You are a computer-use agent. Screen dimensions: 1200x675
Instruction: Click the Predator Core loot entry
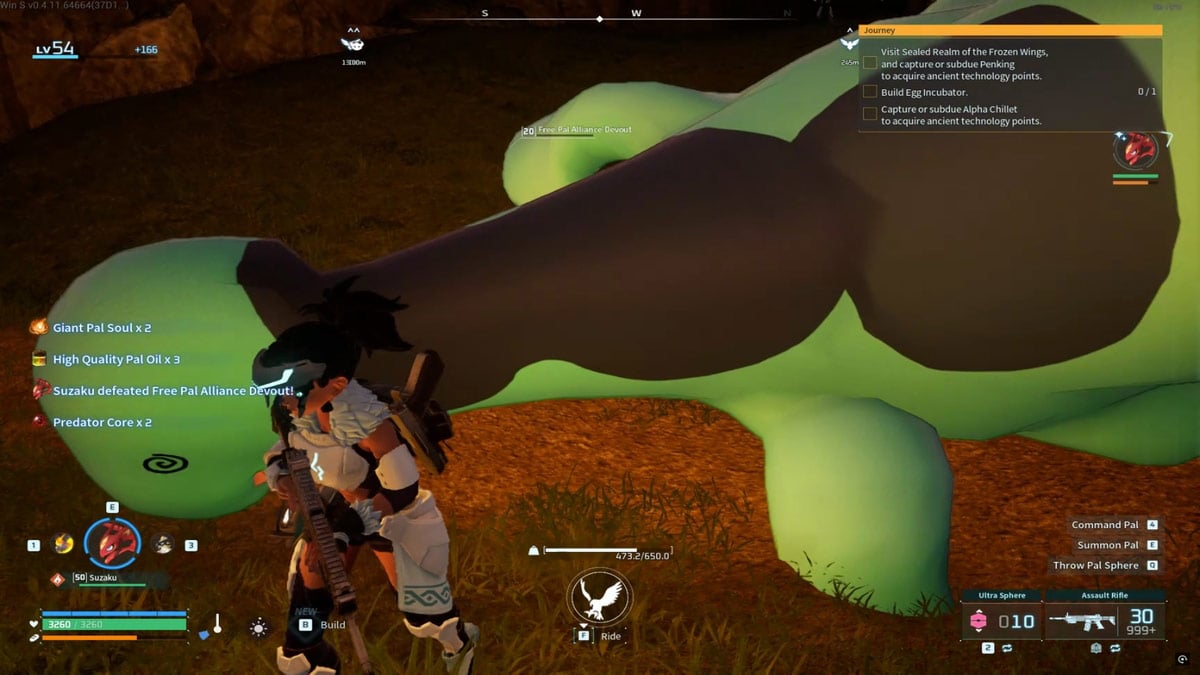[101, 422]
